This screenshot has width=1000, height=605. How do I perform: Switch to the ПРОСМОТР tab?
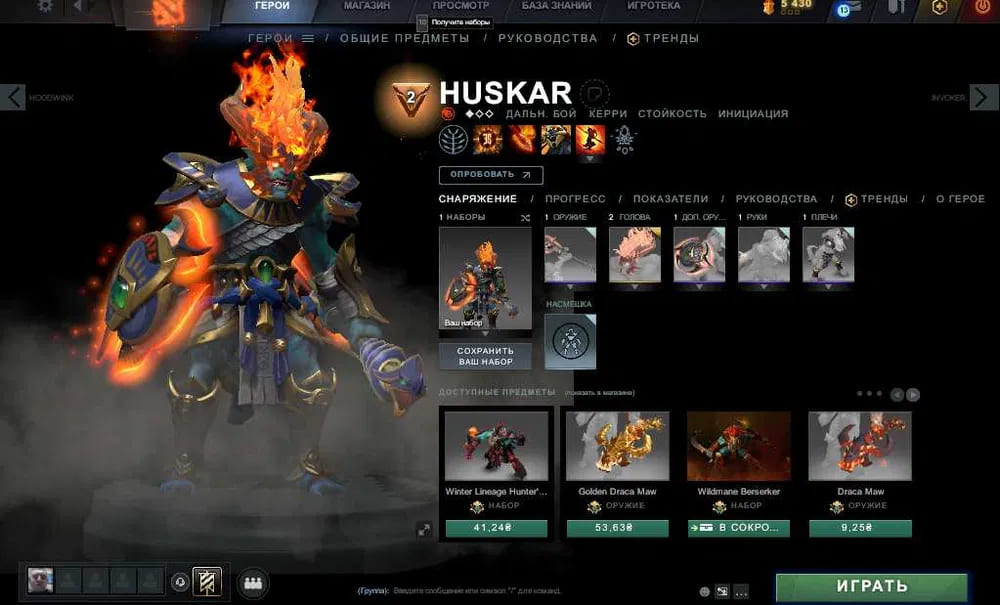click(x=460, y=6)
